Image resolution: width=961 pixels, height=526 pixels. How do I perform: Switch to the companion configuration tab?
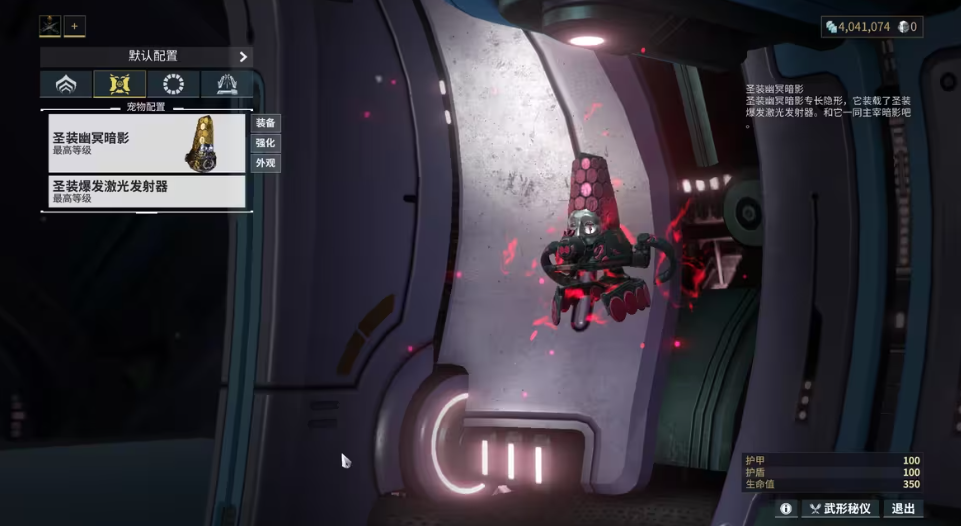pos(120,84)
